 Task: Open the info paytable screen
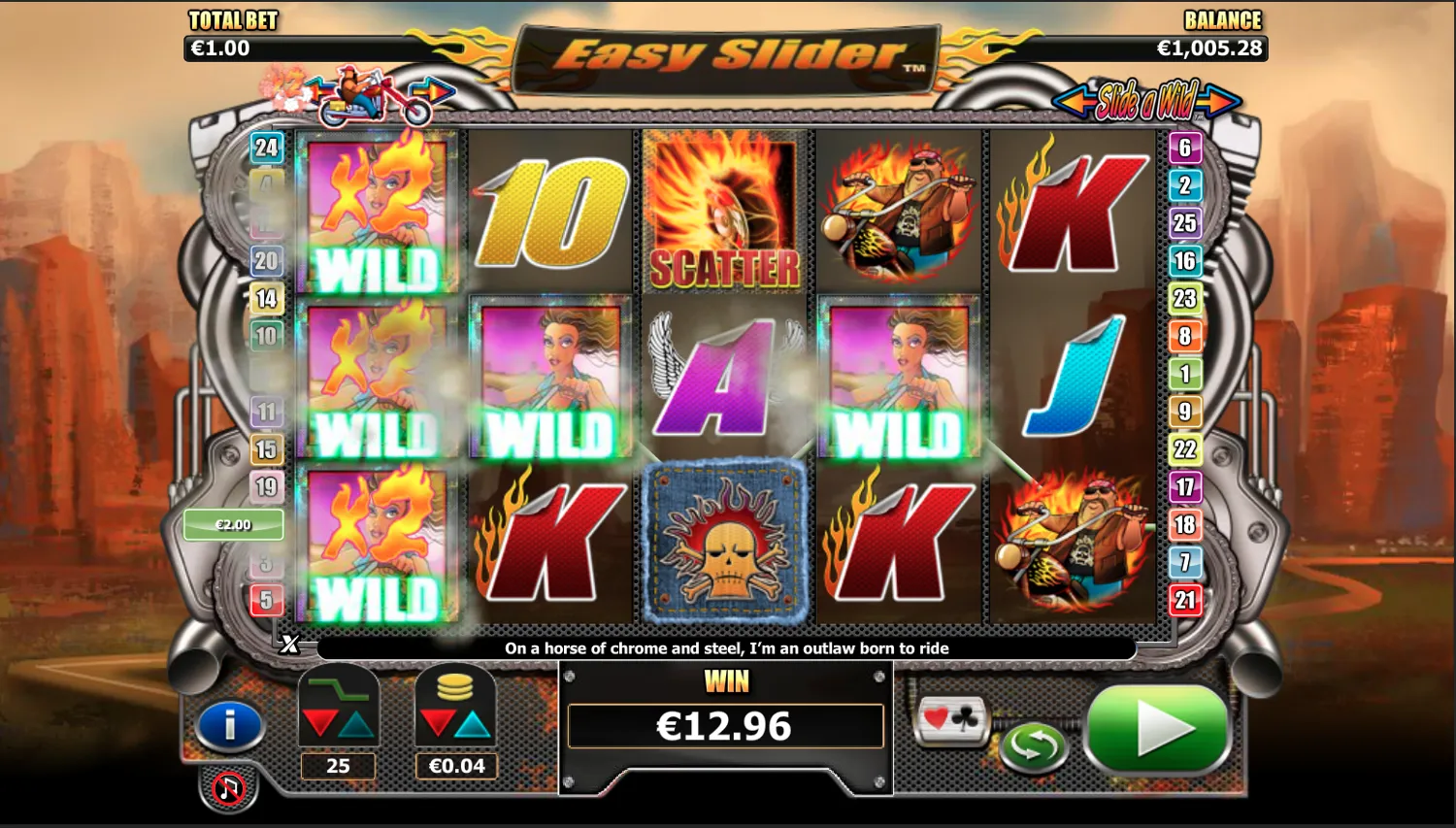tap(230, 722)
